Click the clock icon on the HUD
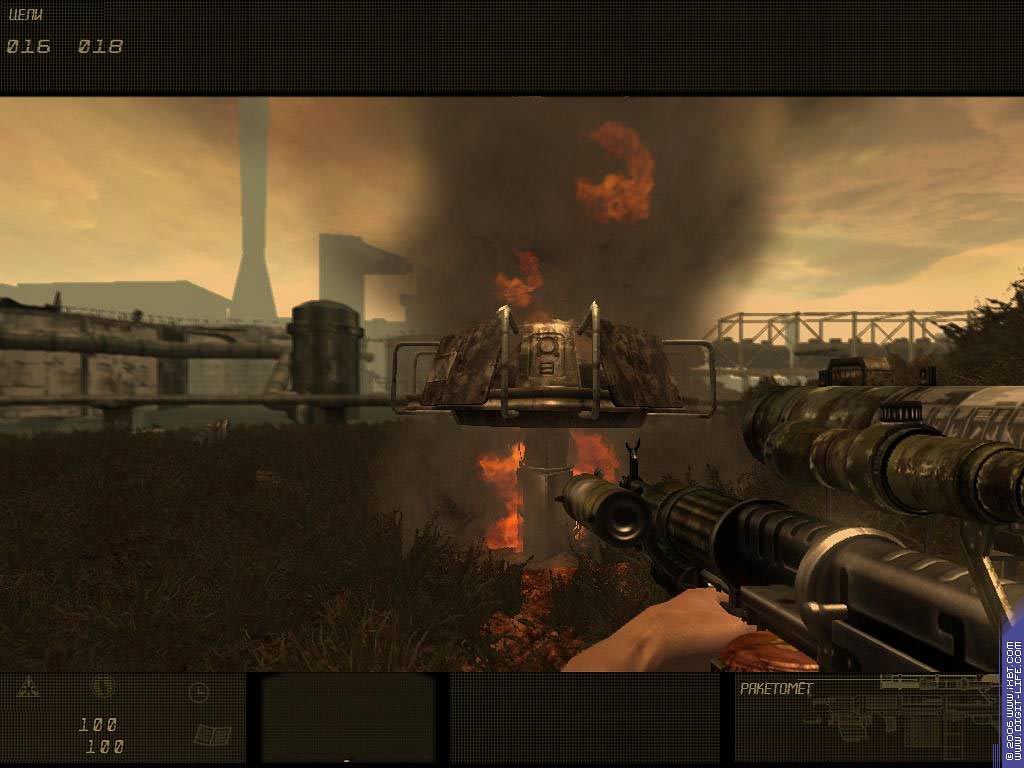Image resolution: width=1024 pixels, height=768 pixels. click(x=198, y=691)
